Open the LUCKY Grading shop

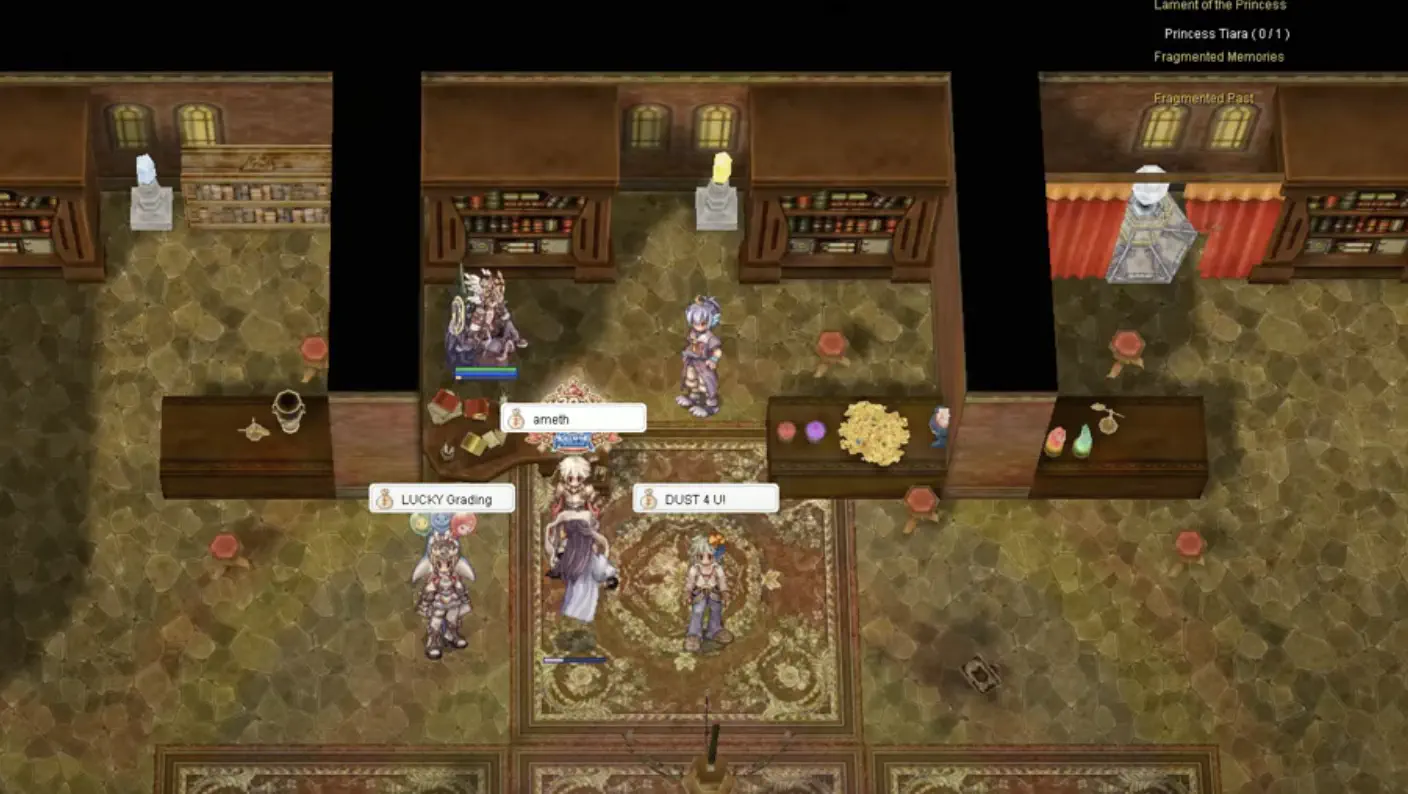coord(449,497)
